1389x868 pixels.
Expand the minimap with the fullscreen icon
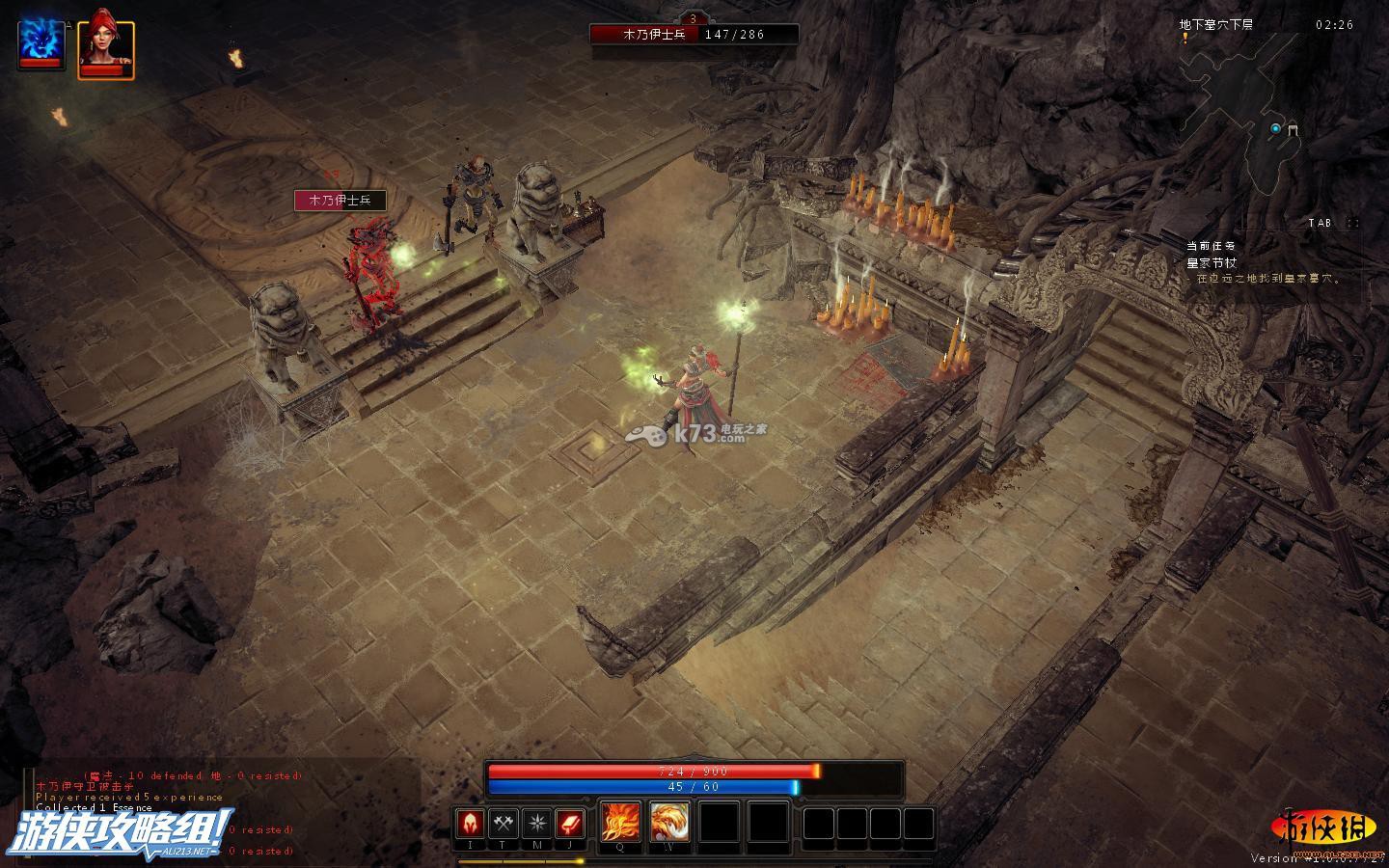click(x=1353, y=223)
